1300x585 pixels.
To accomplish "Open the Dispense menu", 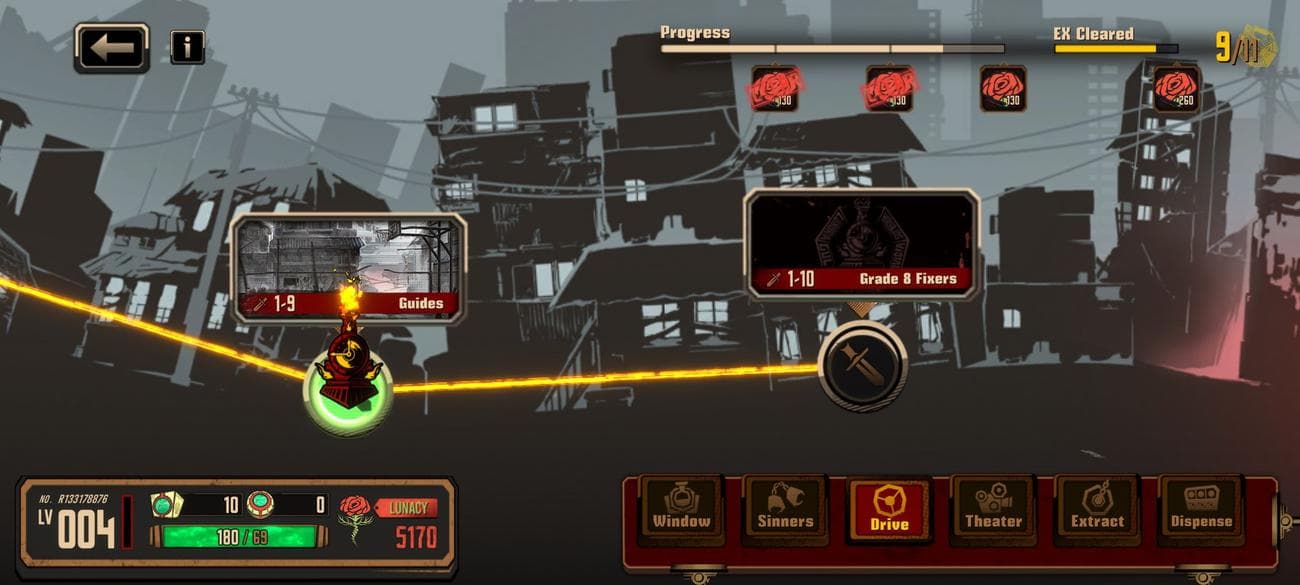I will tap(1200, 509).
